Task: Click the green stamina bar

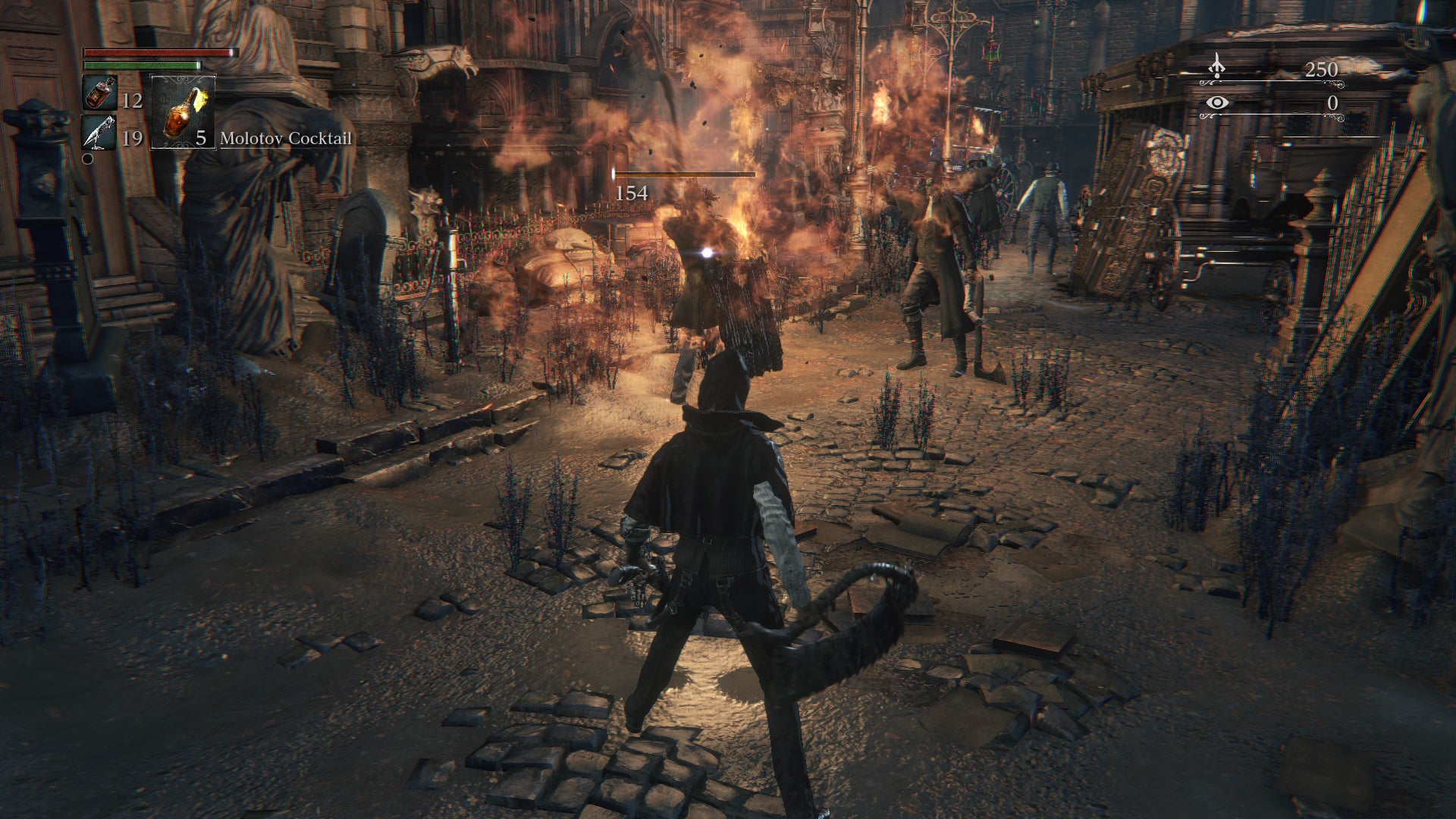Action: click(140, 67)
